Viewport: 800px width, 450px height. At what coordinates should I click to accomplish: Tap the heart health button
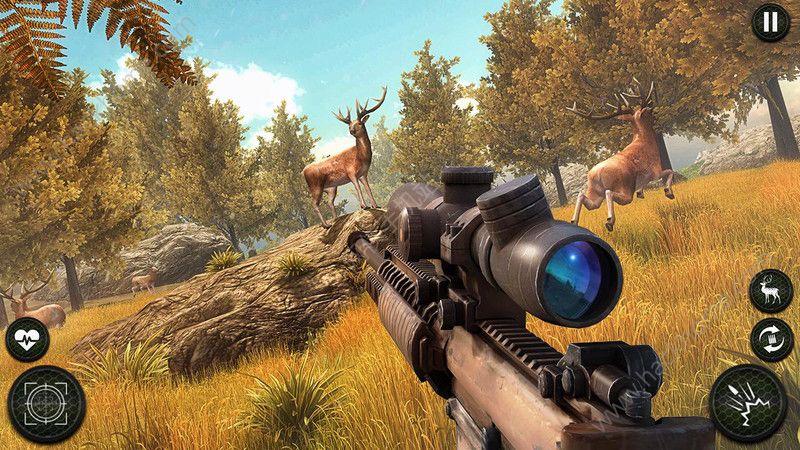pyautogui.click(x=26, y=340)
